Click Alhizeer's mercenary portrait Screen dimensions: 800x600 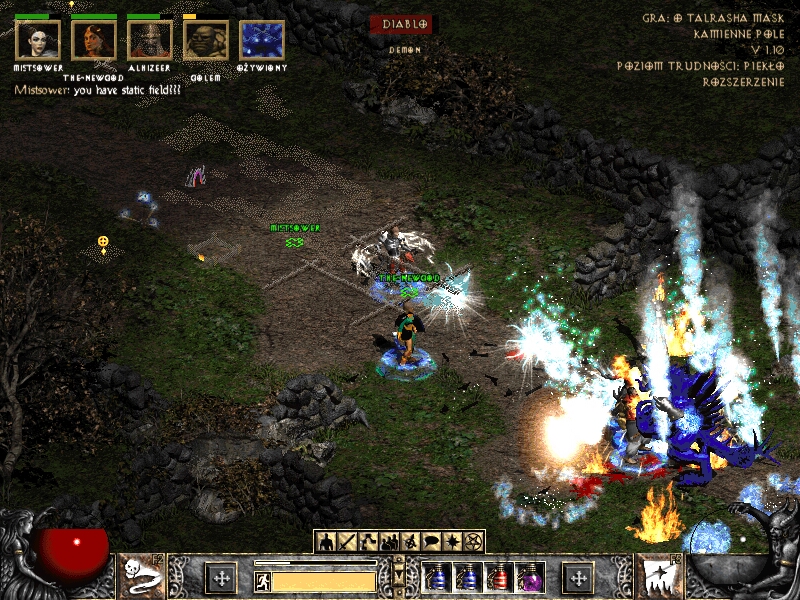(150, 41)
